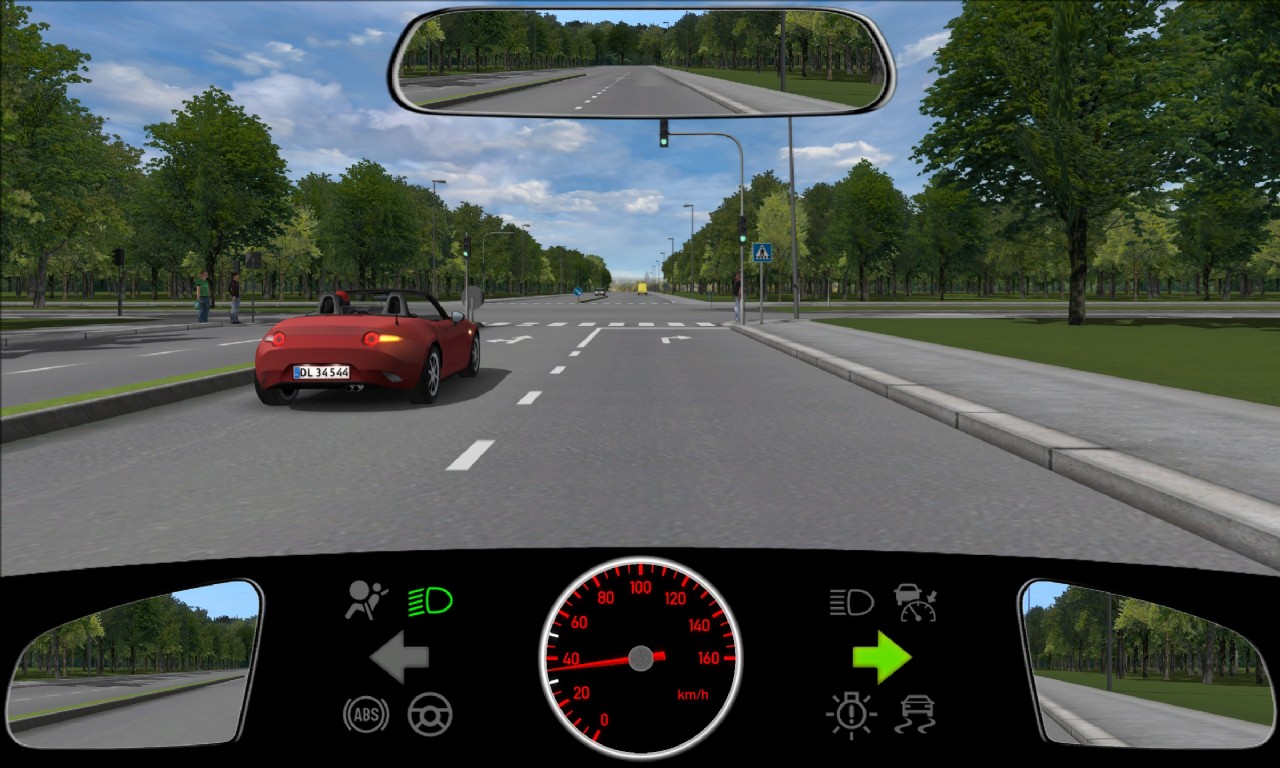Image resolution: width=1280 pixels, height=768 pixels.
Task: Click the skidding car traction control icon
Action: pyautogui.click(x=916, y=715)
